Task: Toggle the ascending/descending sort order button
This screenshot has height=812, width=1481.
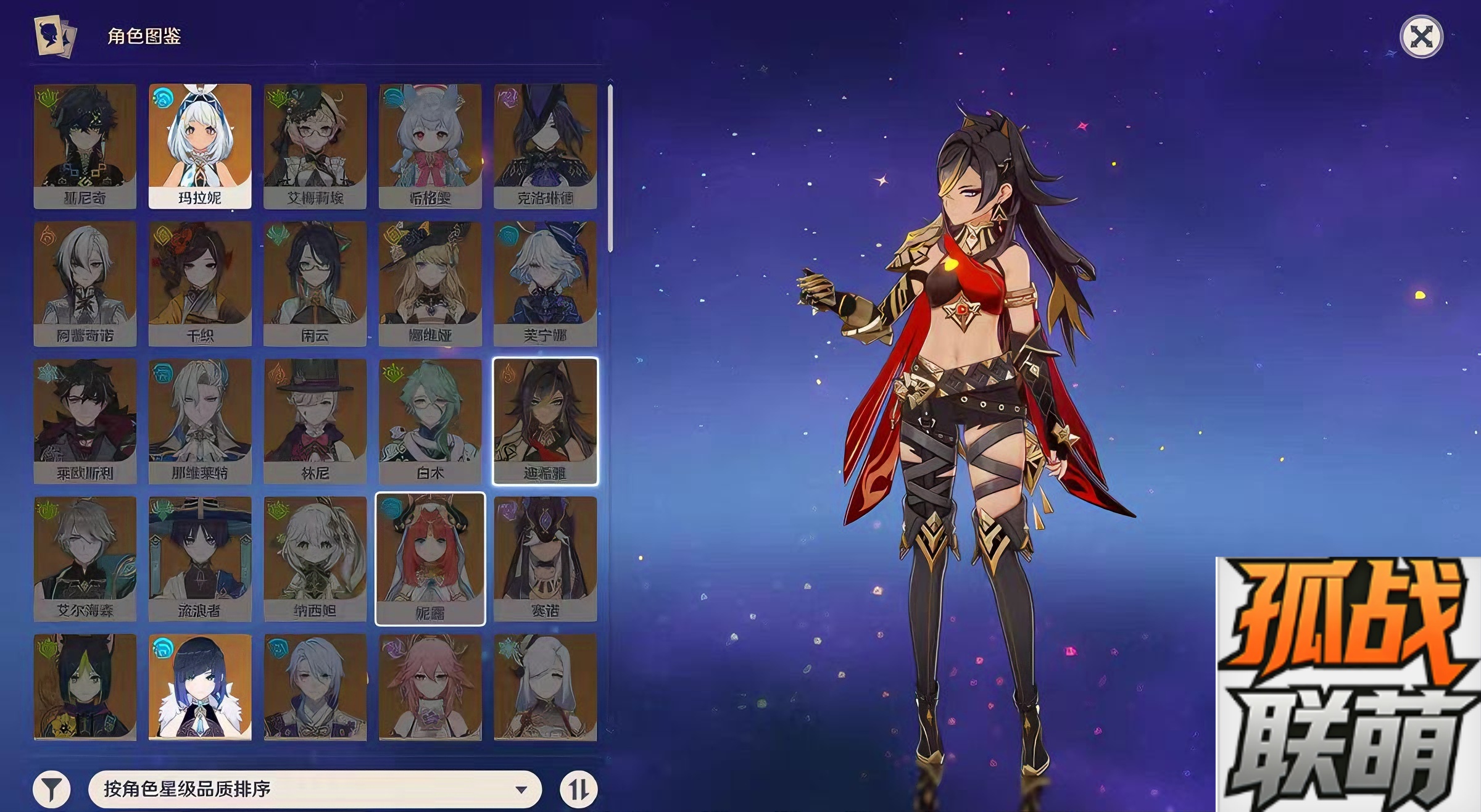Action: [578, 789]
